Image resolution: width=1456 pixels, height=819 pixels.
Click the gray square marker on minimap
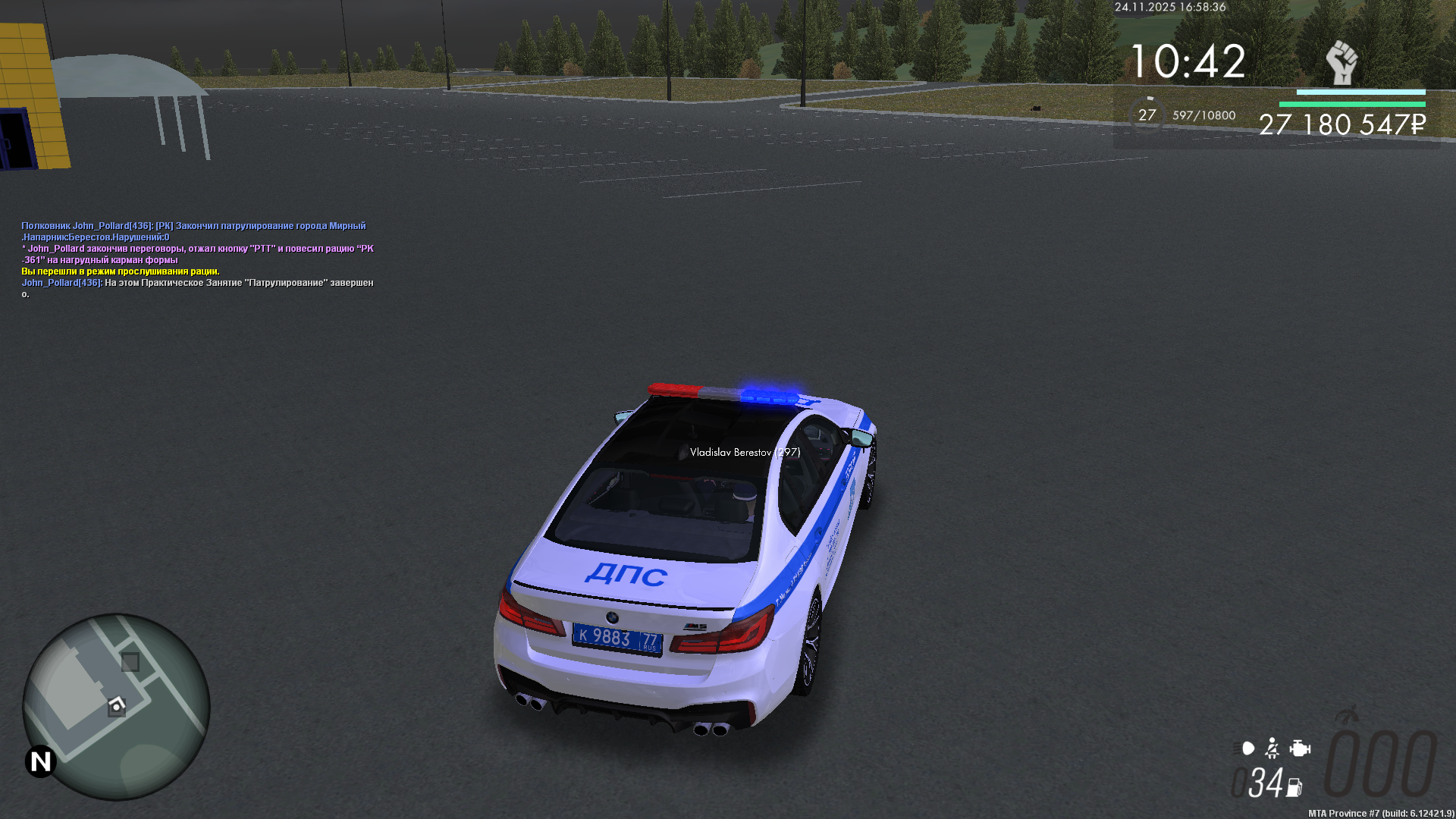click(130, 662)
